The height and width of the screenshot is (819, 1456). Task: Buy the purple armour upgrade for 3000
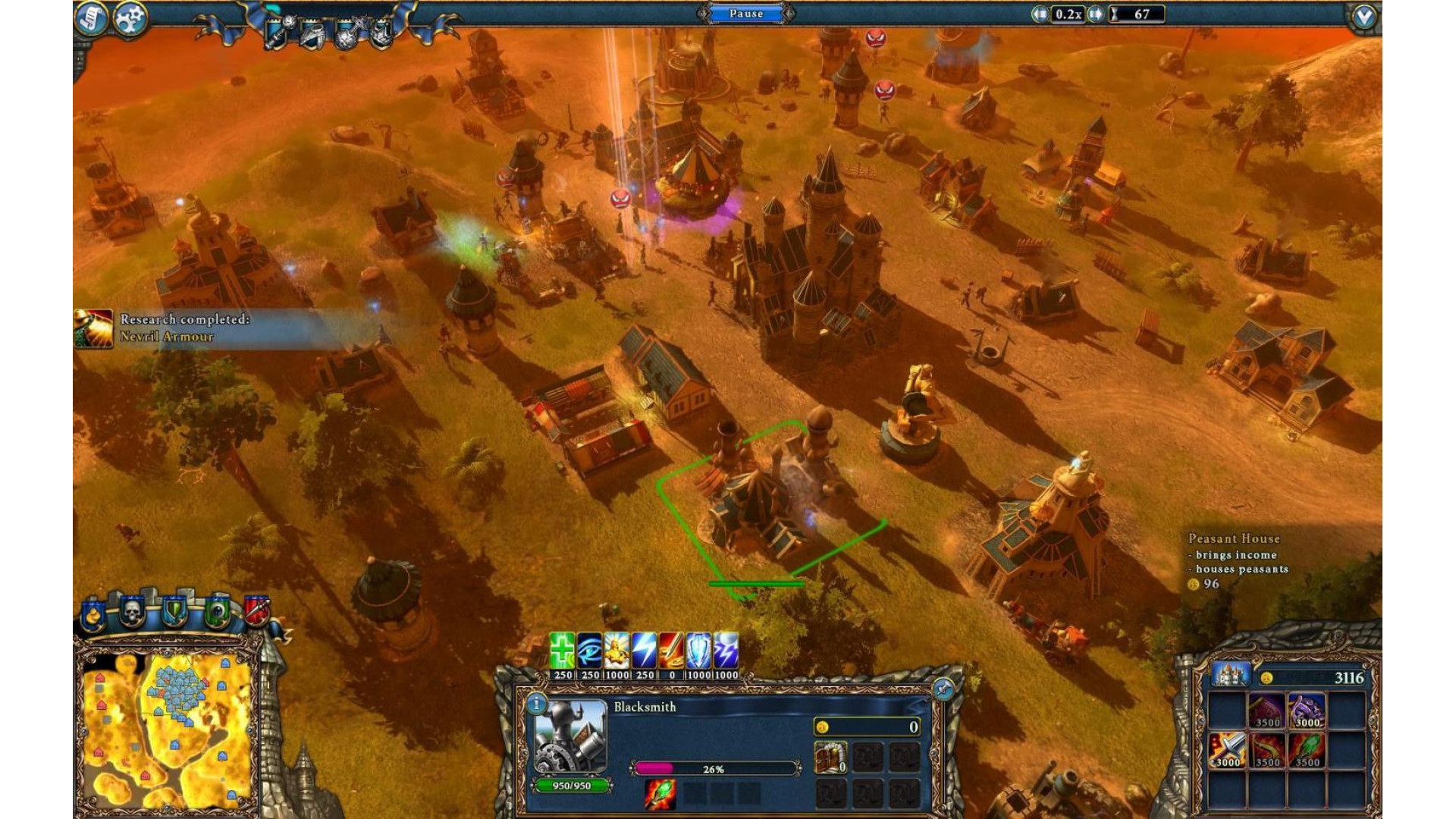point(1307,711)
